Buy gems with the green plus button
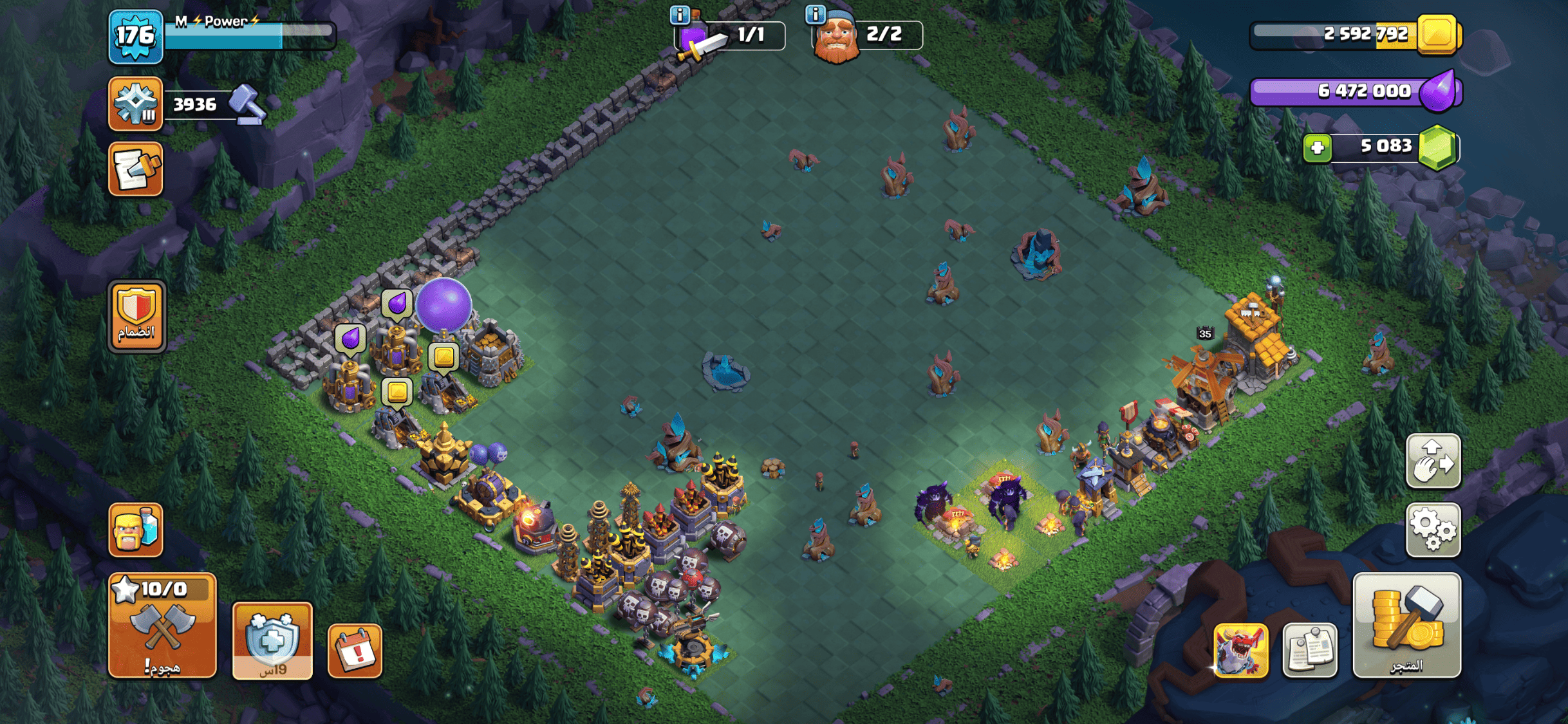 tap(1317, 148)
